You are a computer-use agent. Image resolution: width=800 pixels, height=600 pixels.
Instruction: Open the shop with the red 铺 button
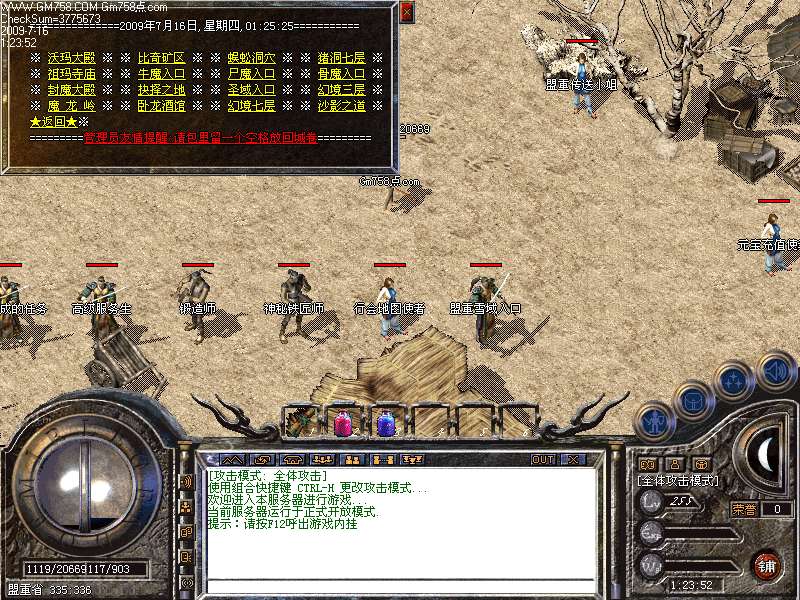pos(767,564)
